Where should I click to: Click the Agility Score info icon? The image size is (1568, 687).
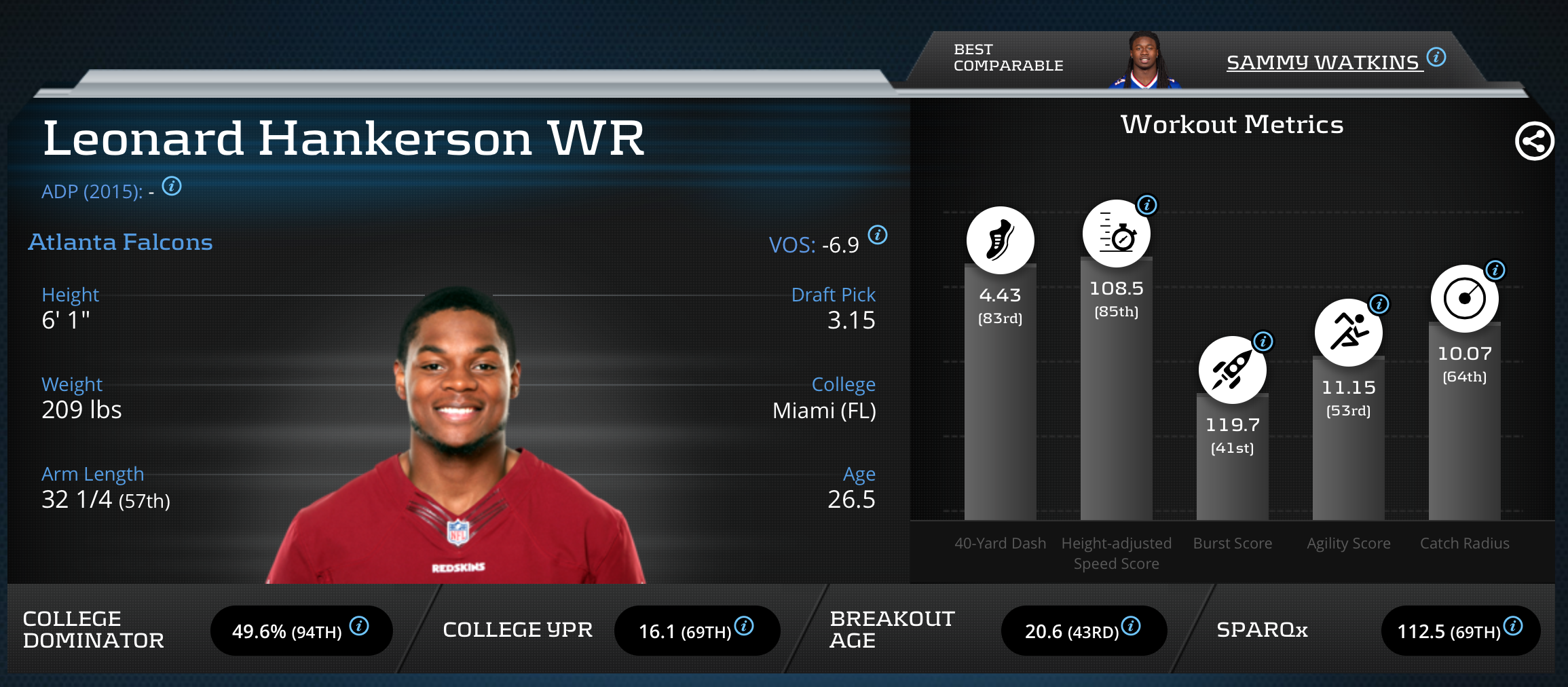click(1379, 303)
